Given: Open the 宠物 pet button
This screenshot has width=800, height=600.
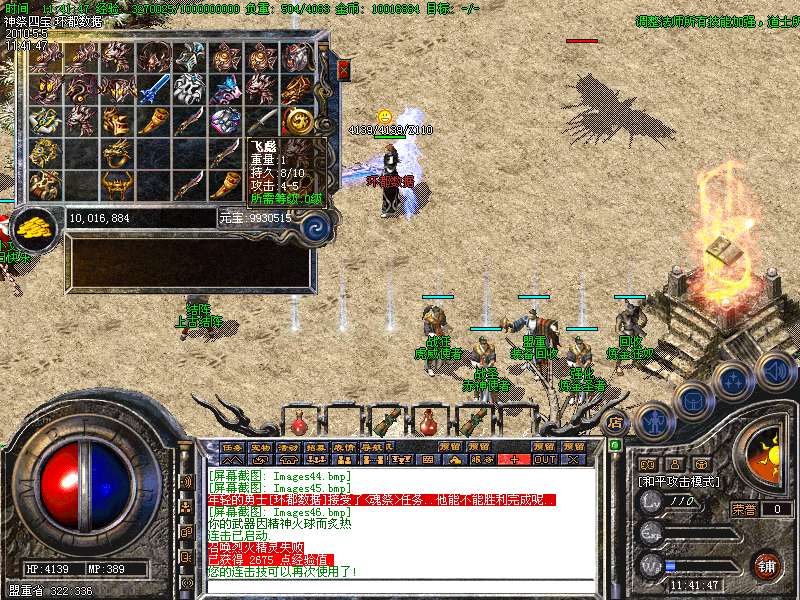Looking at the screenshot, I should (x=261, y=447).
